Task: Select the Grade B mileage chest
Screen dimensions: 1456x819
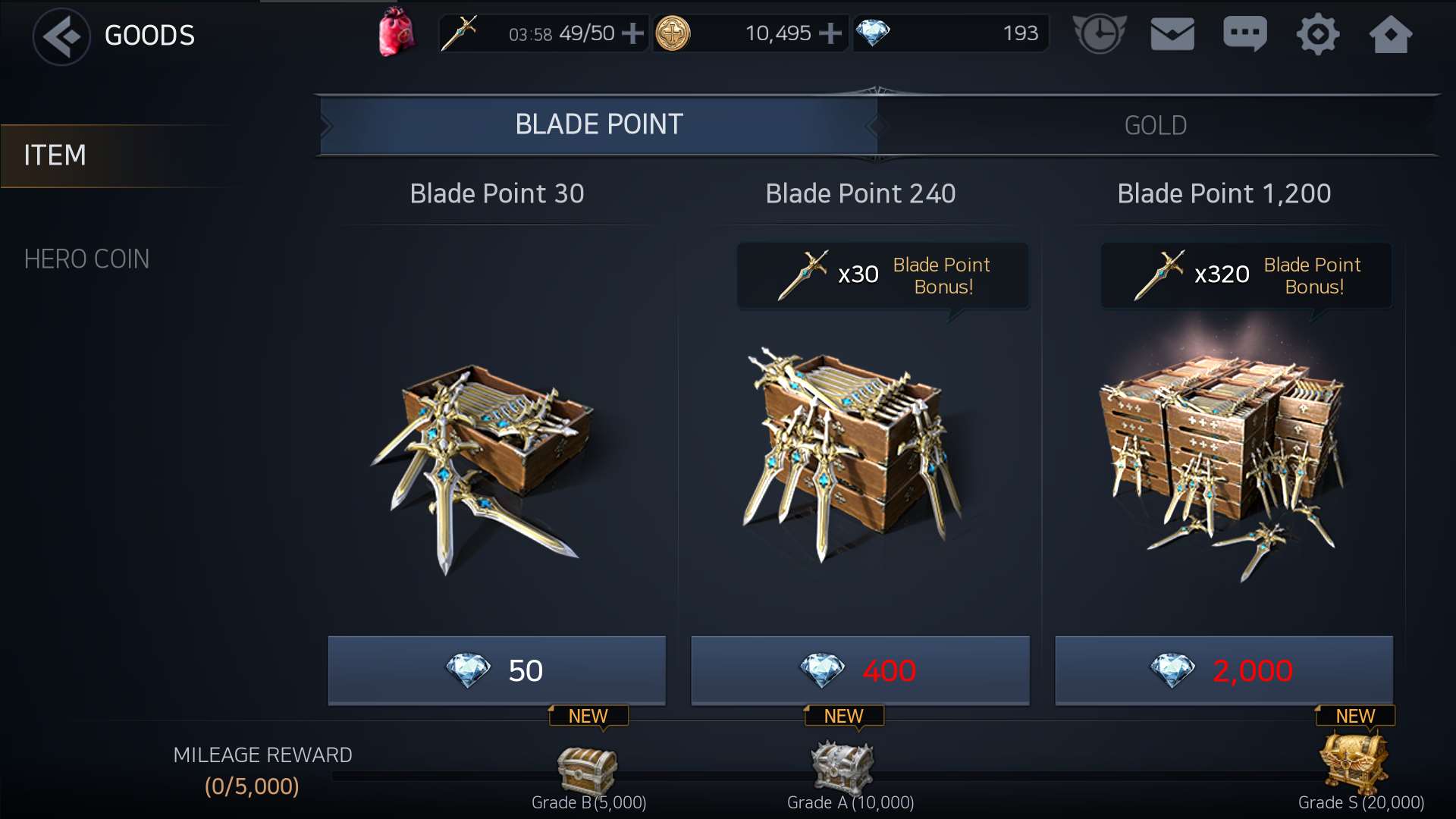Action: [x=588, y=769]
